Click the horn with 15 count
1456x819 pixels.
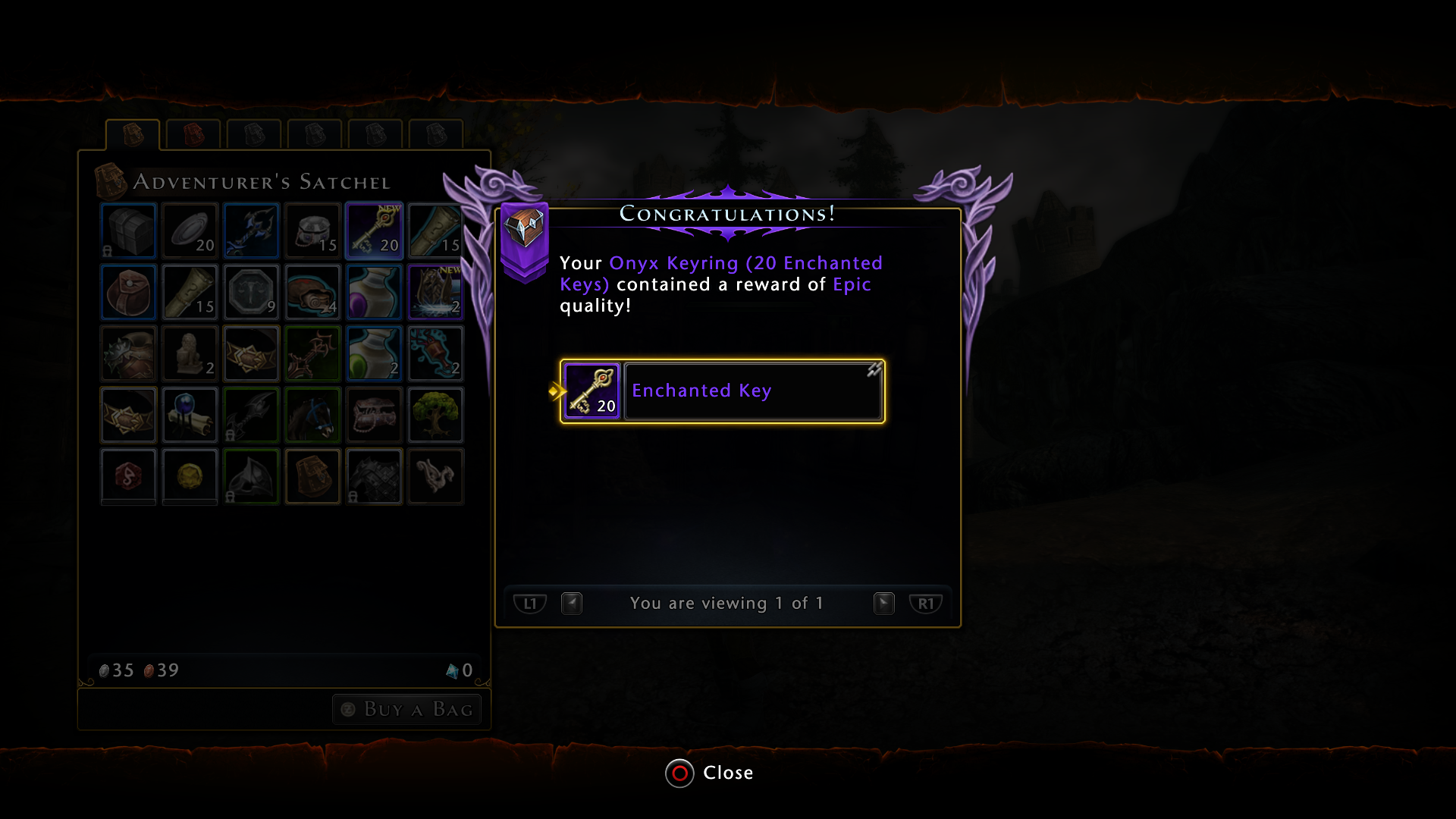tap(190, 292)
